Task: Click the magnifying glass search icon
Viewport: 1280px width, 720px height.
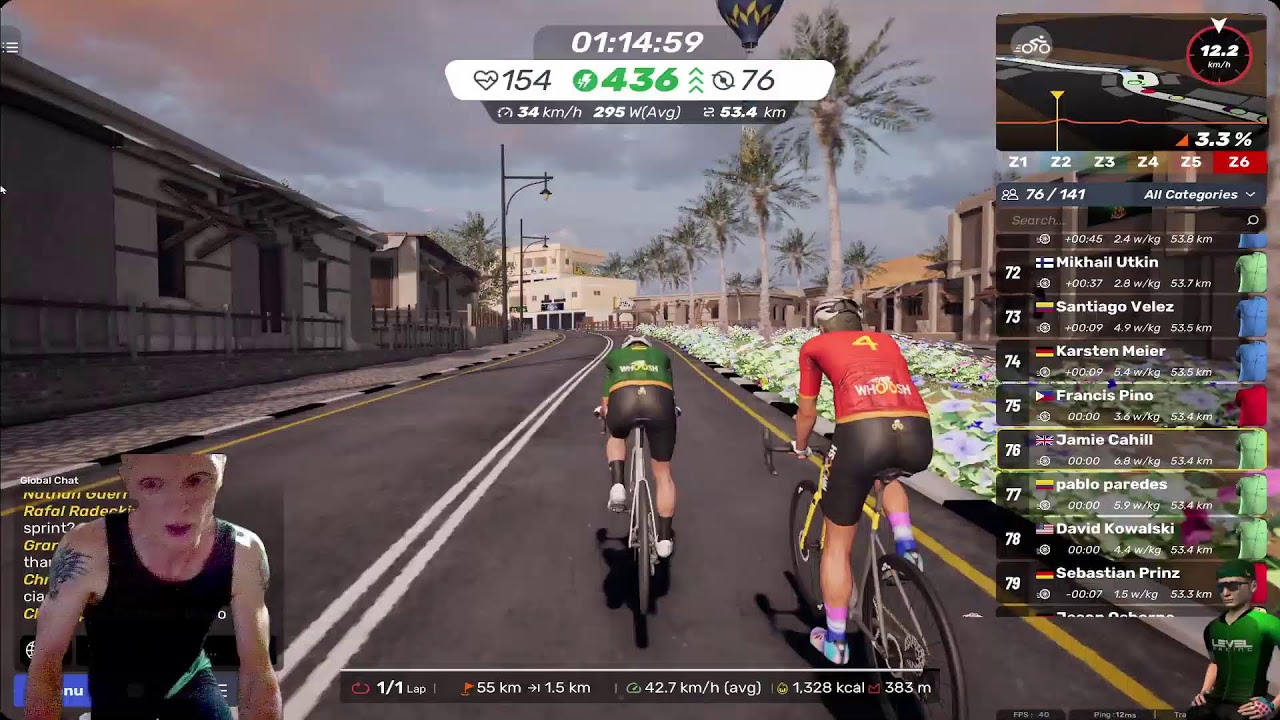Action: click(x=1252, y=220)
